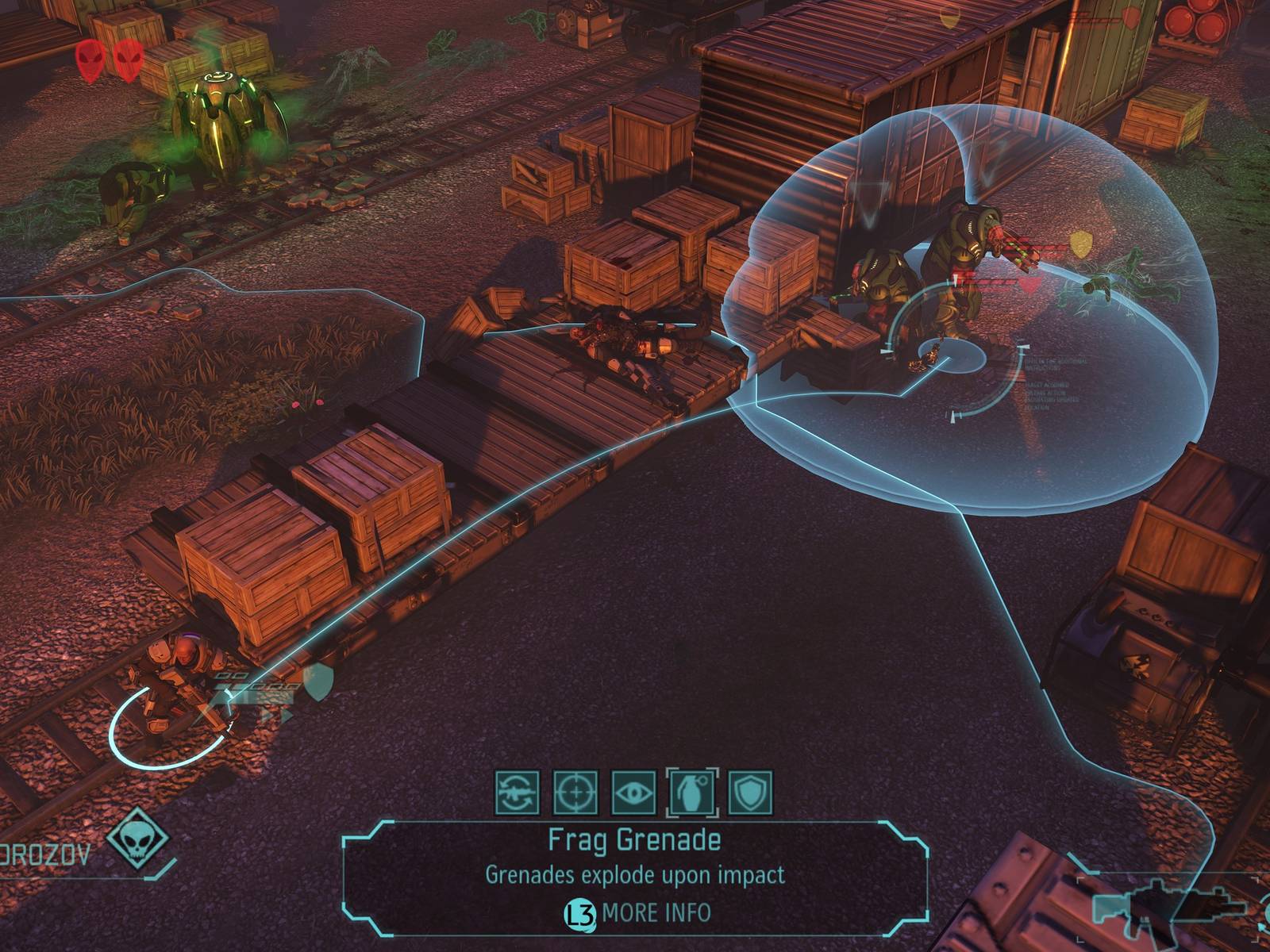Activate the Hunker Down shield ability

click(750, 793)
